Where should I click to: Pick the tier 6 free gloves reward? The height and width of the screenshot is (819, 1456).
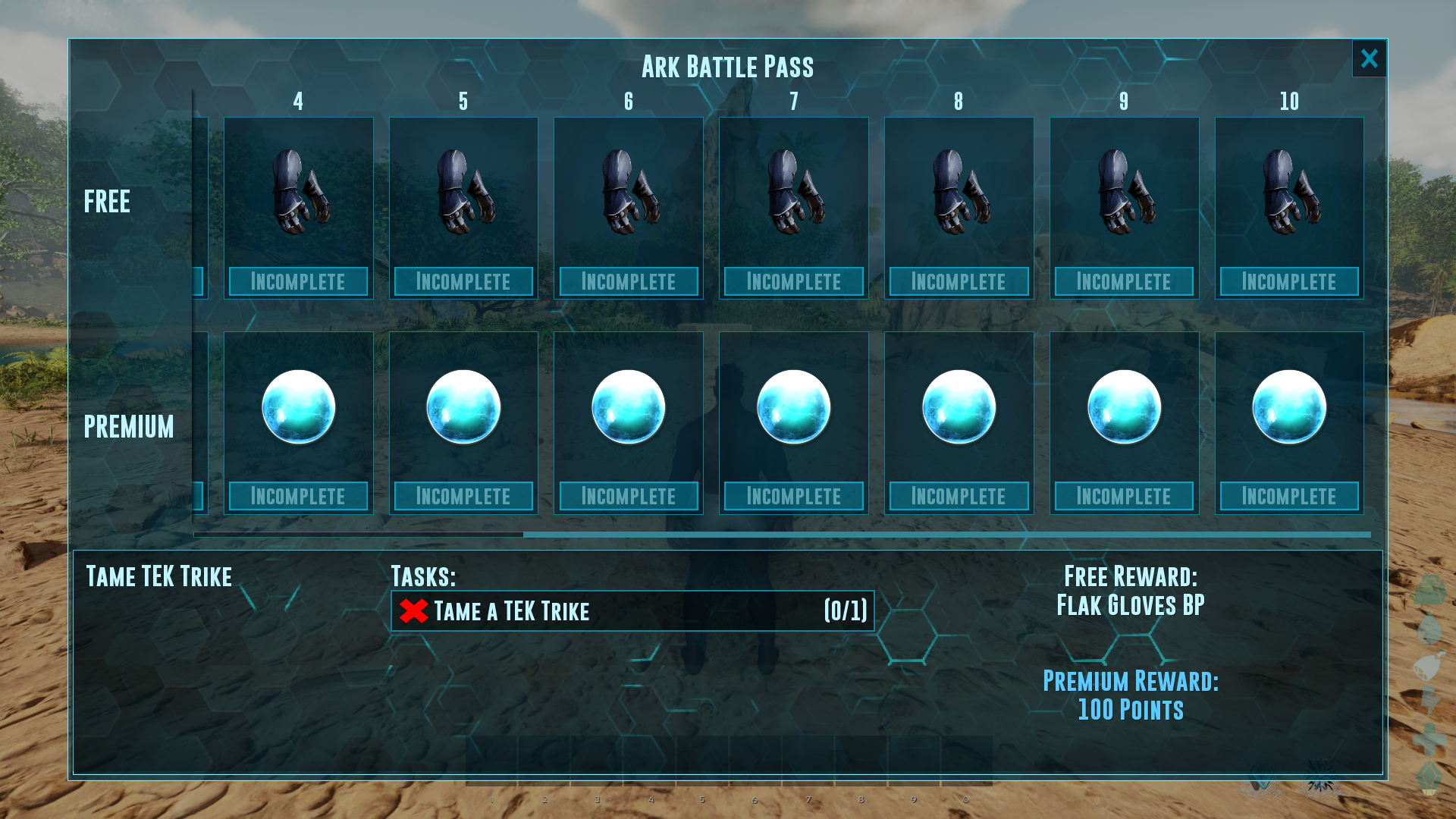[629, 192]
